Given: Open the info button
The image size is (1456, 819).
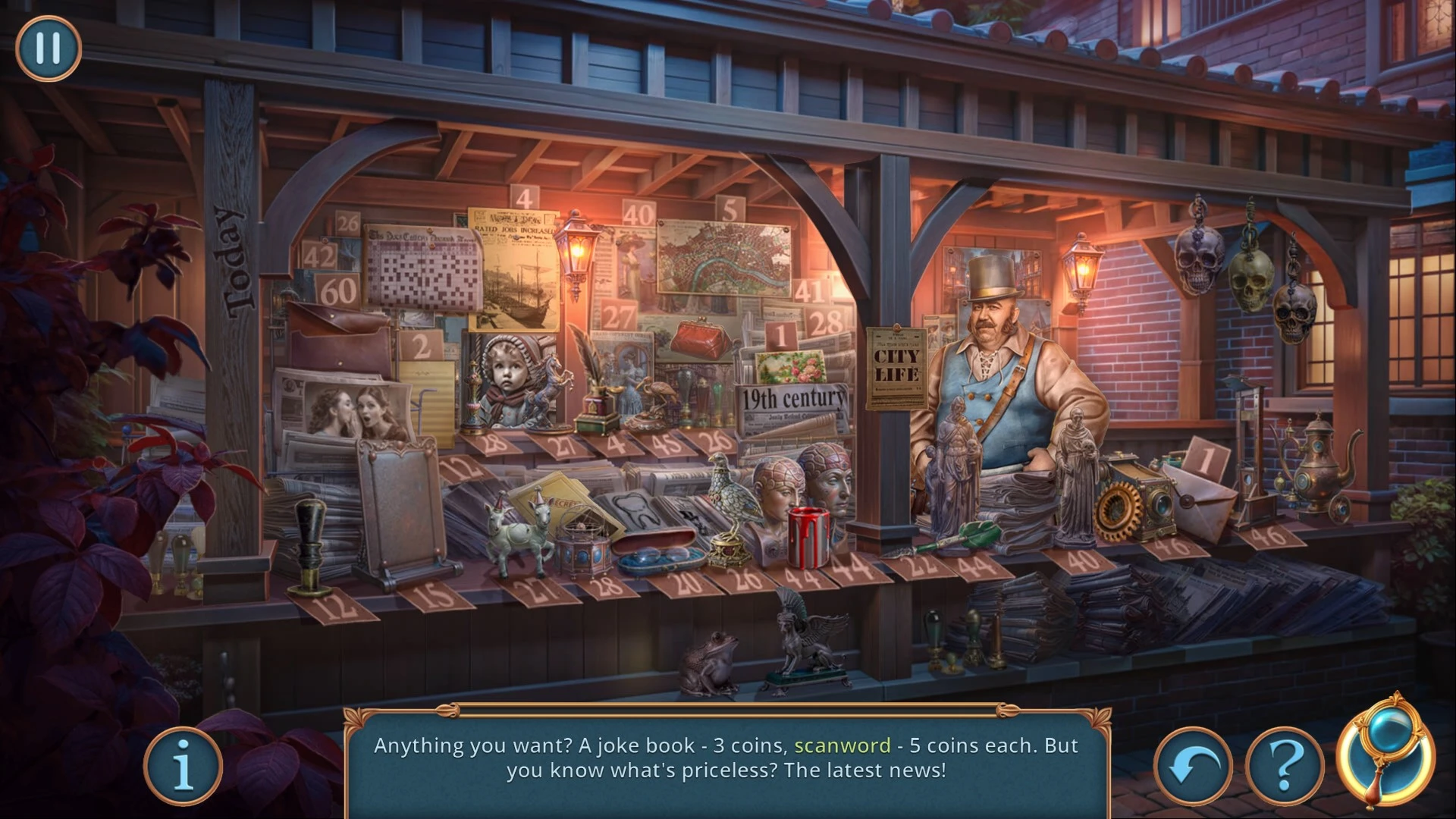Looking at the screenshot, I should (x=183, y=767).
